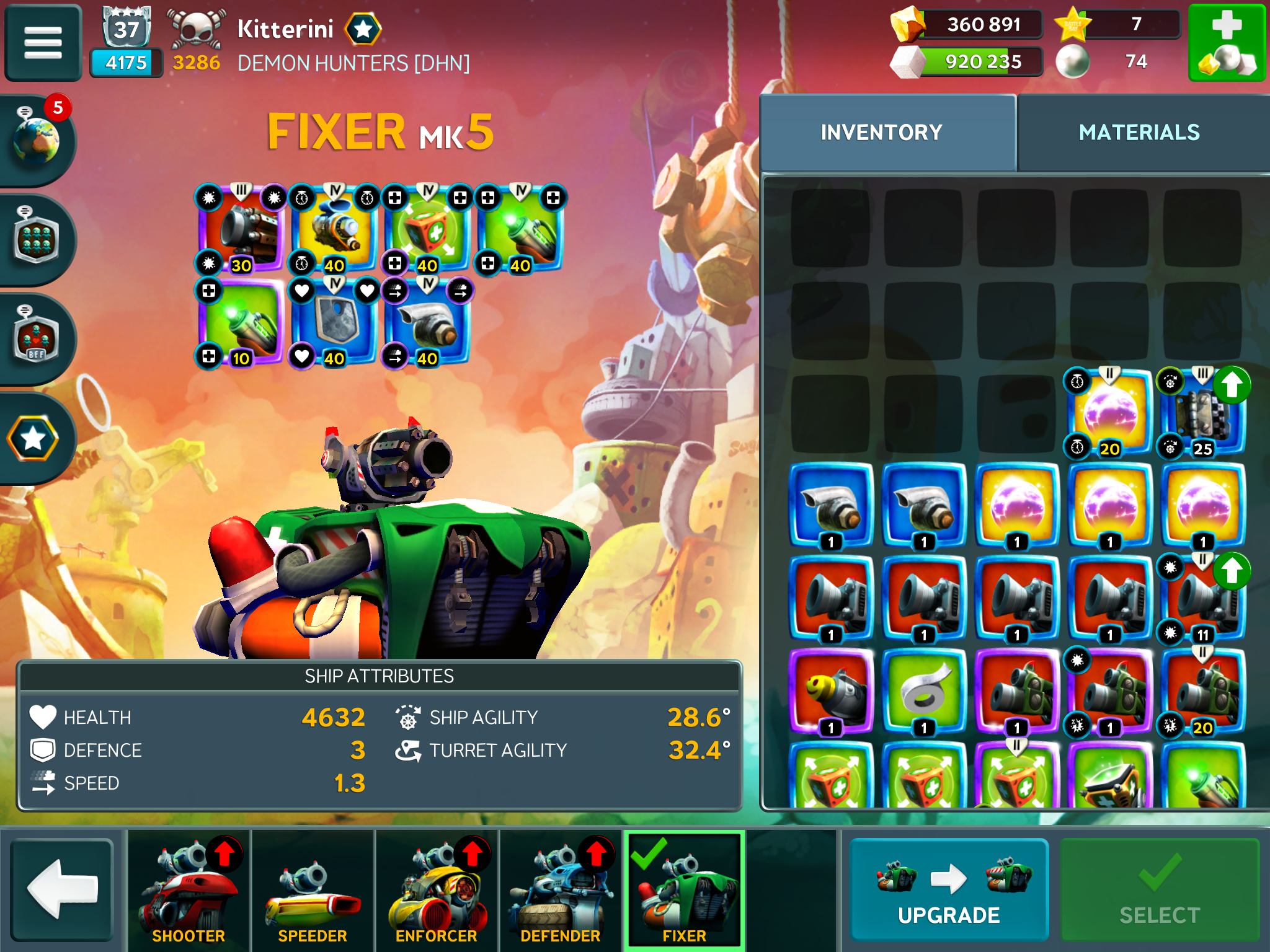Go back with the white arrow button
Image resolution: width=1270 pixels, height=952 pixels.
coord(62,890)
